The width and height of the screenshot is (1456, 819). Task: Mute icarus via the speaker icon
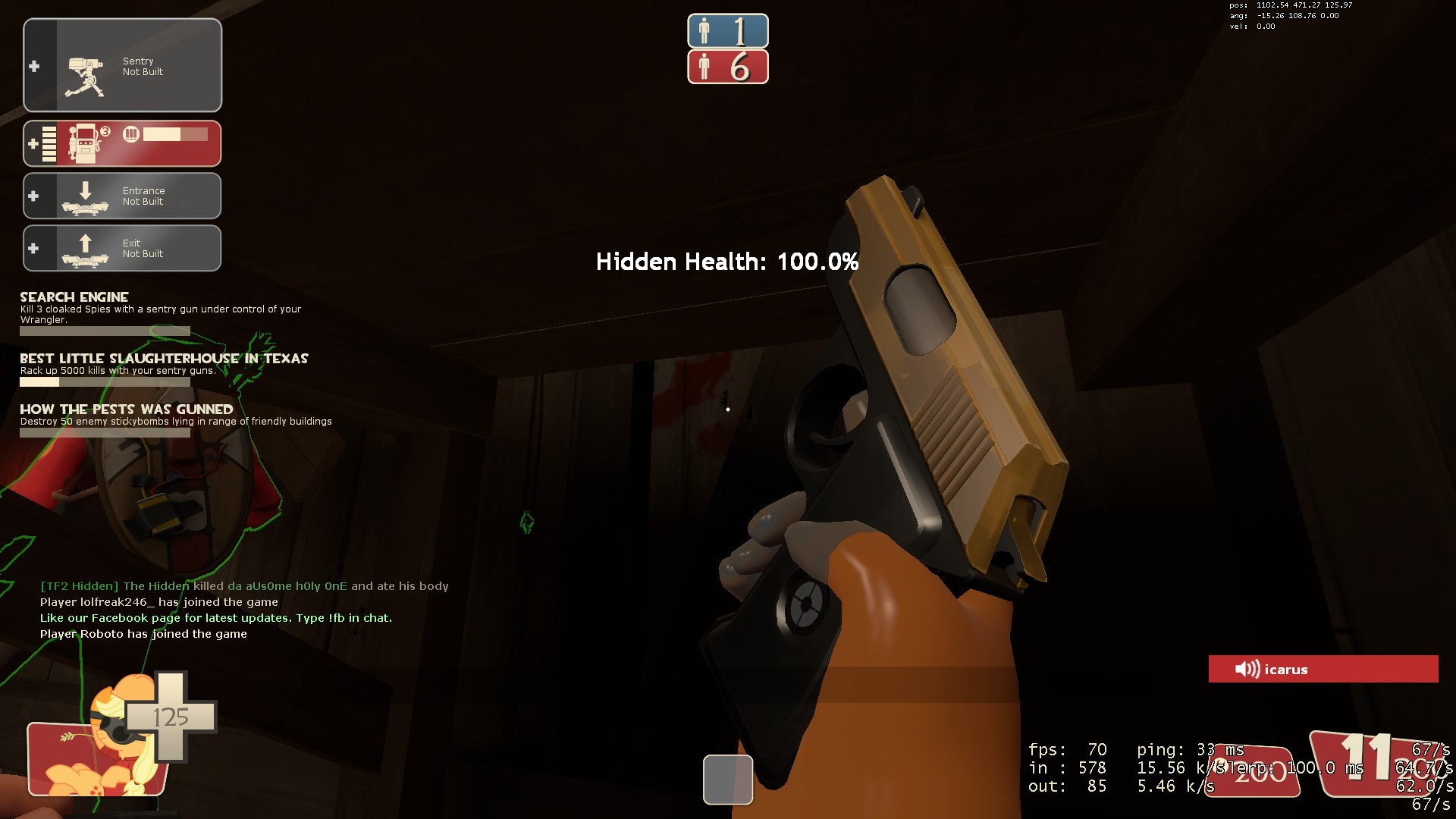(1246, 669)
